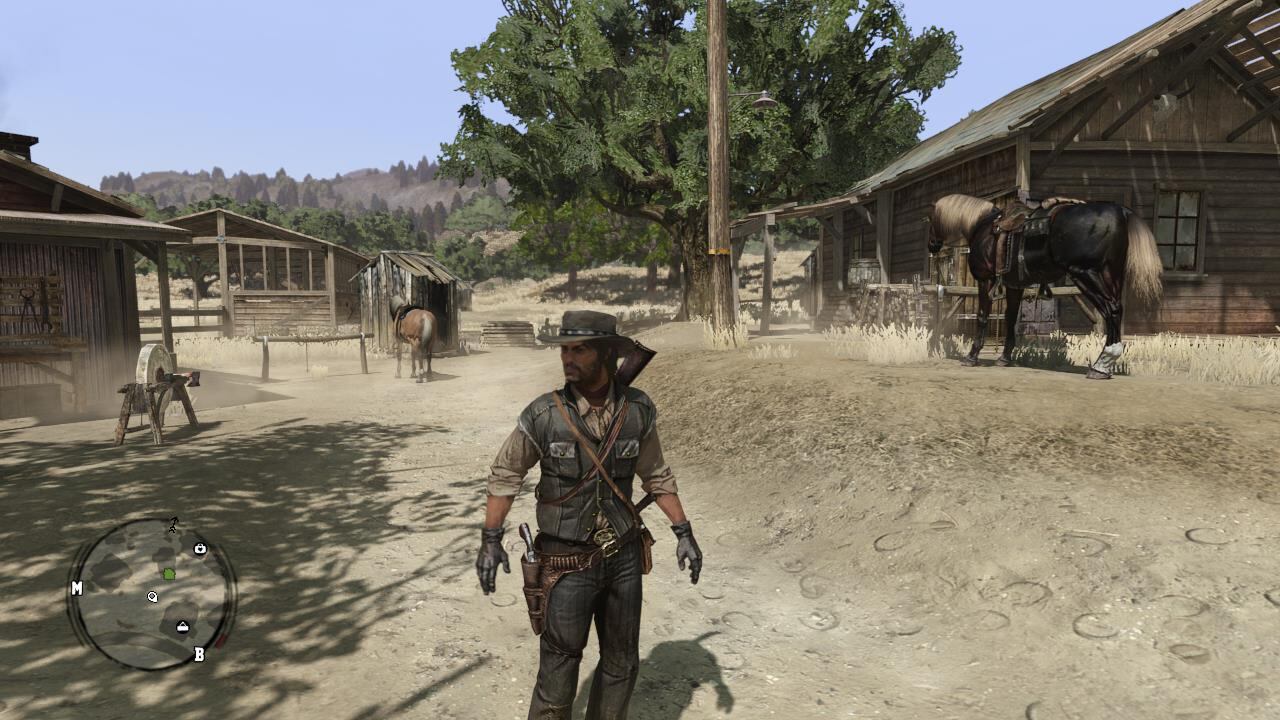The height and width of the screenshot is (720, 1280).
Task: Click the M mission marker on minimap
Action: pos(76,589)
